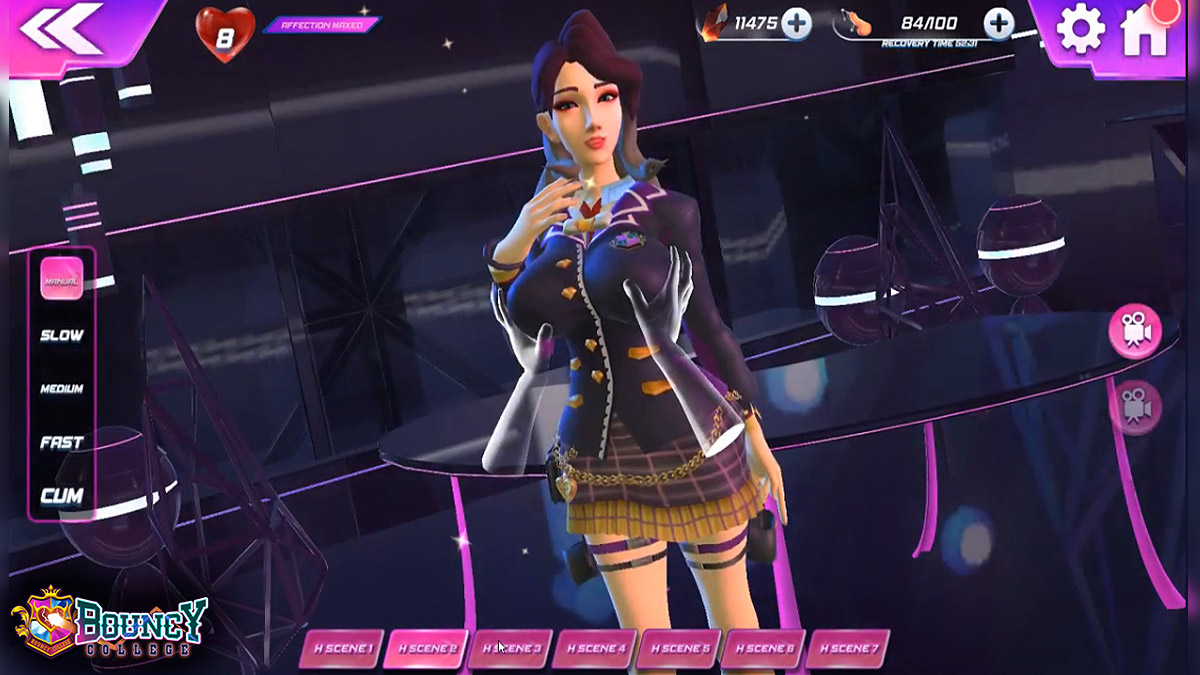This screenshot has height=675, width=1200.
Task: Switch to H Scene 2
Action: point(425,648)
